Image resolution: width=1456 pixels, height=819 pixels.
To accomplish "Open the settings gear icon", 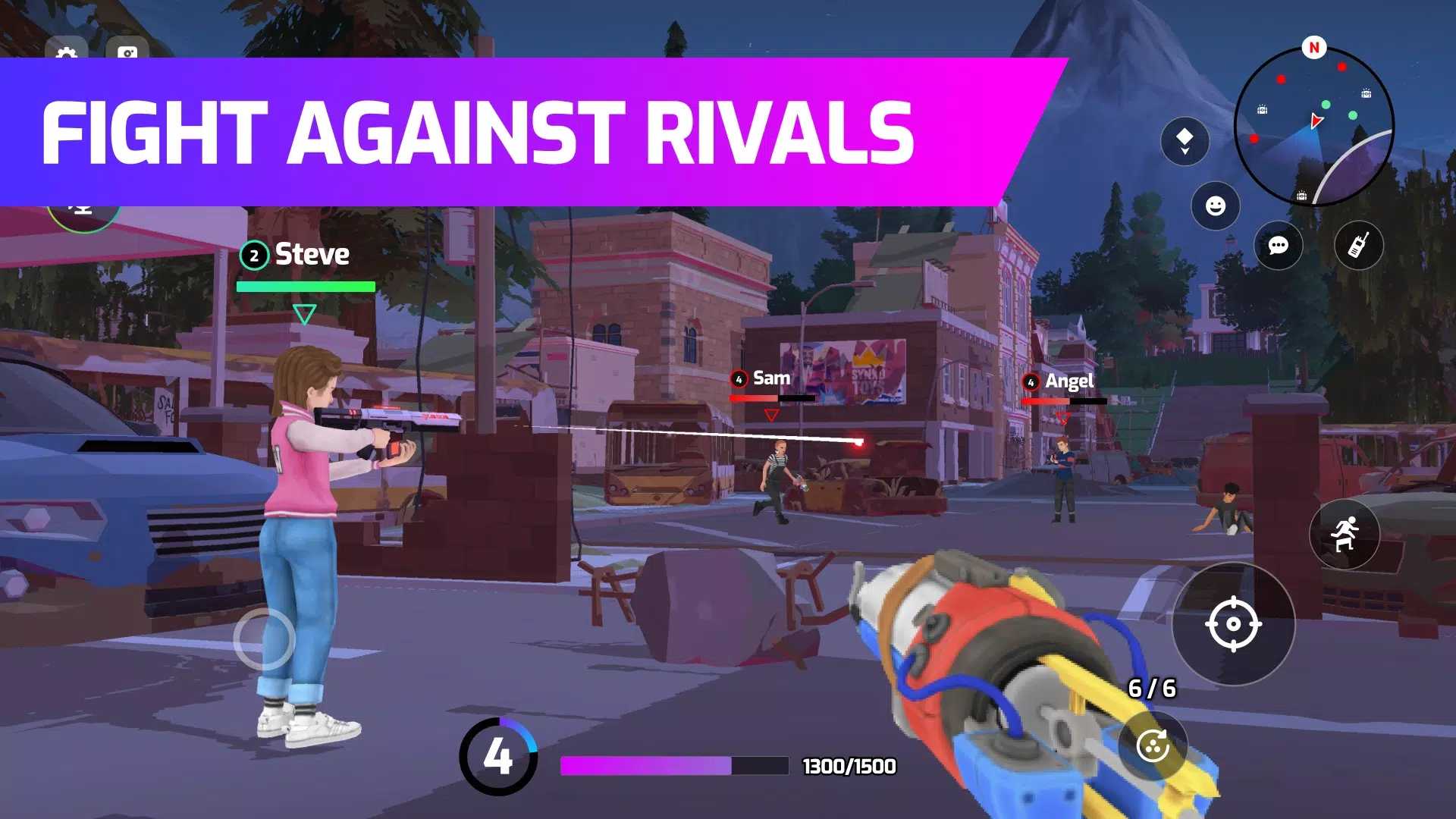I will (x=67, y=50).
